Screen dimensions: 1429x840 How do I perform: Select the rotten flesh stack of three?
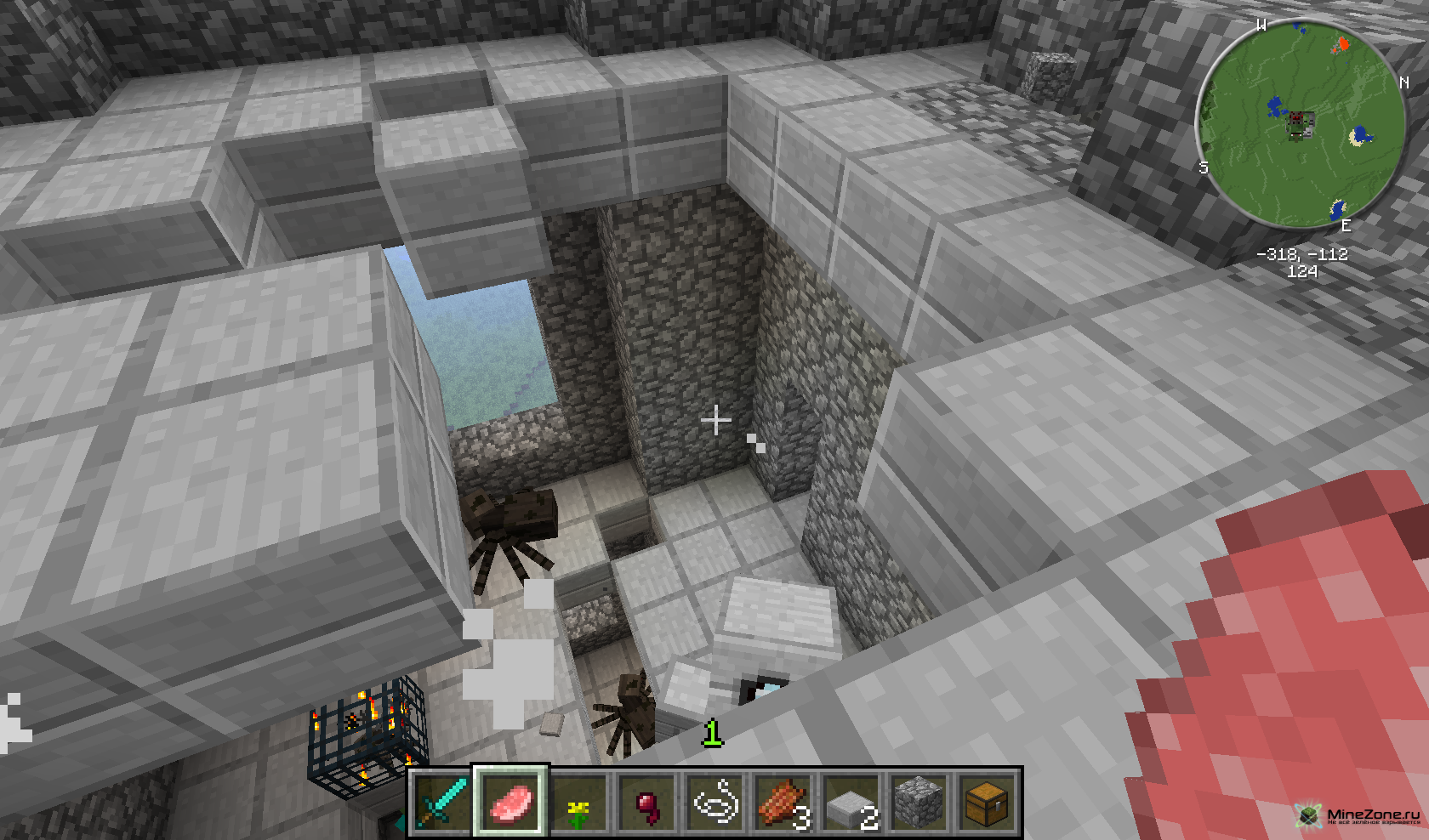pos(783,803)
